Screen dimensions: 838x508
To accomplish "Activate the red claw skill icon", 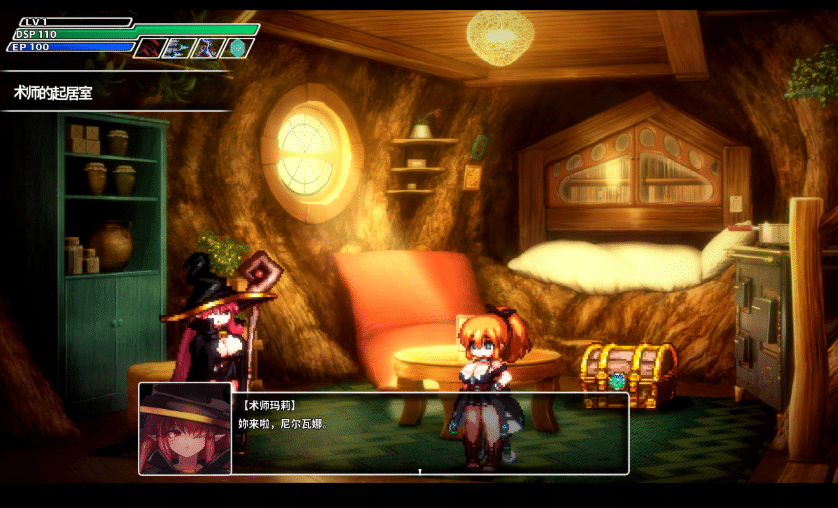I will click(149, 47).
